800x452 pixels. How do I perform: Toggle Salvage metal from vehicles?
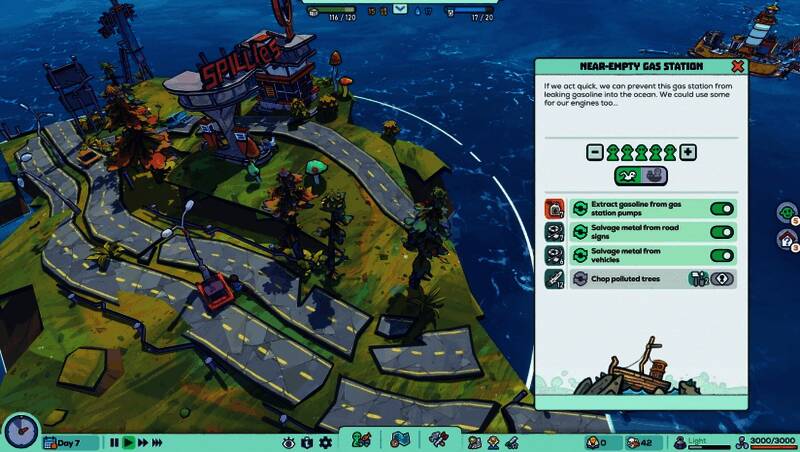pyautogui.click(x=721, y=255)
